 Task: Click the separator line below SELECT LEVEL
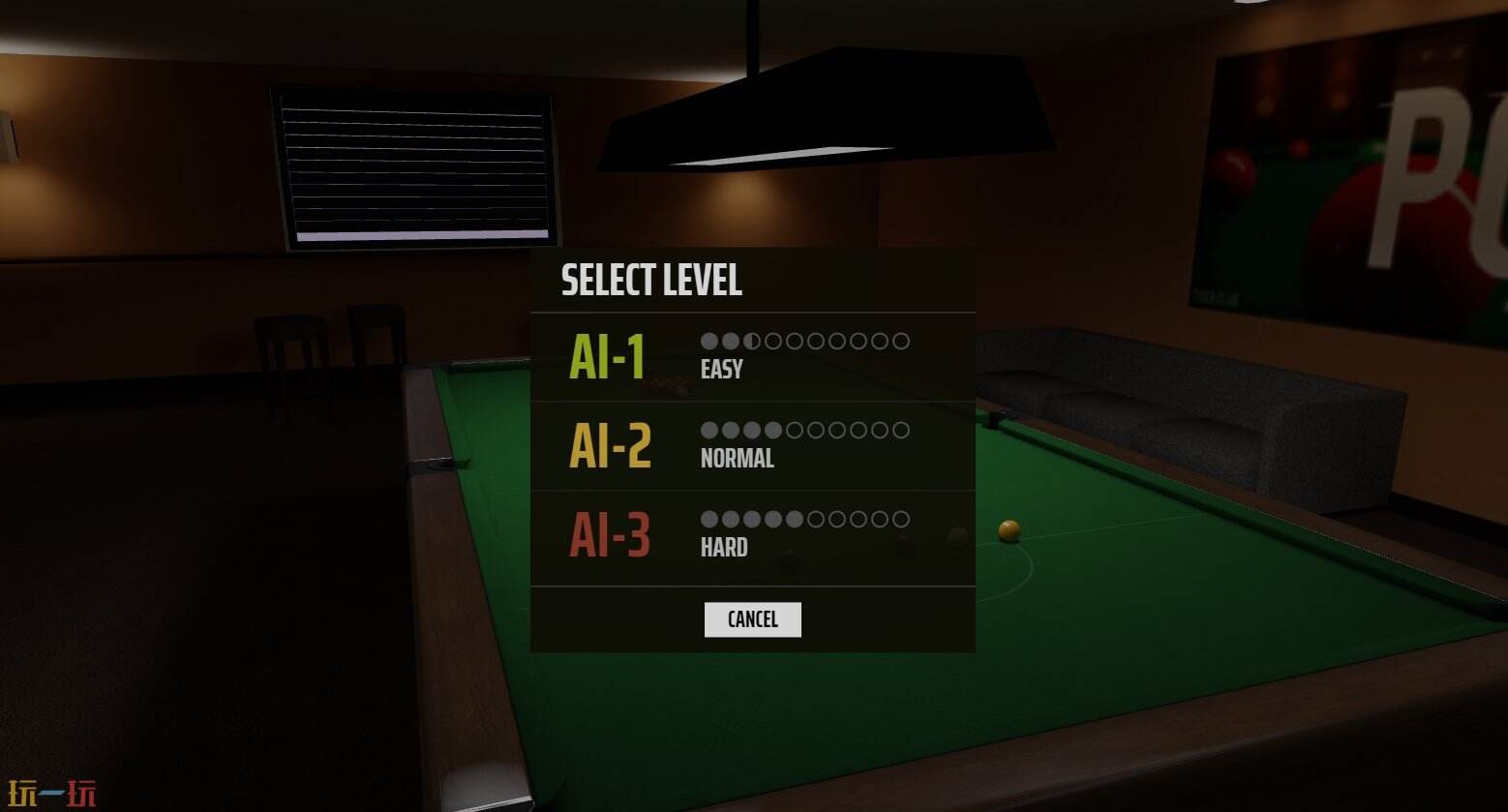tap(753, 311)
